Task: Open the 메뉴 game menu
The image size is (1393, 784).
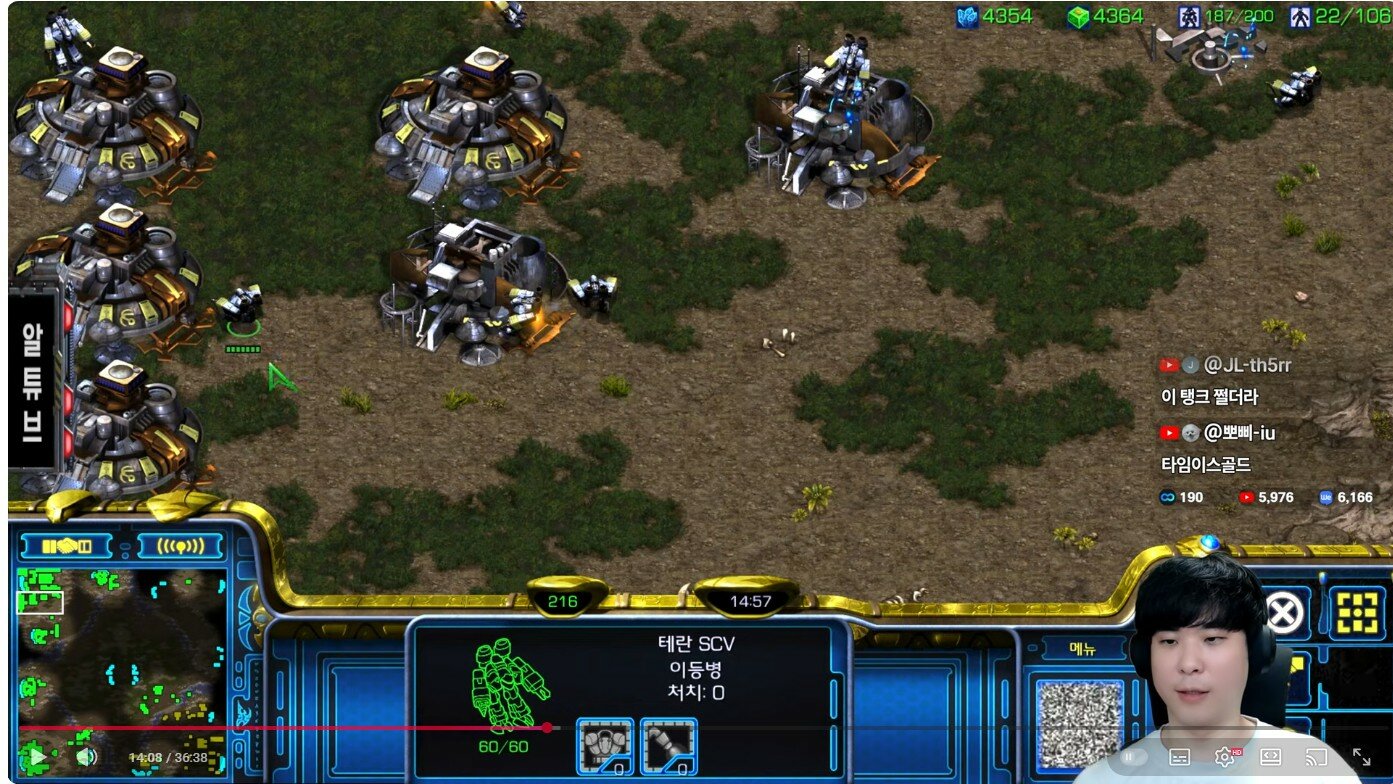Action: point(1083,648)
